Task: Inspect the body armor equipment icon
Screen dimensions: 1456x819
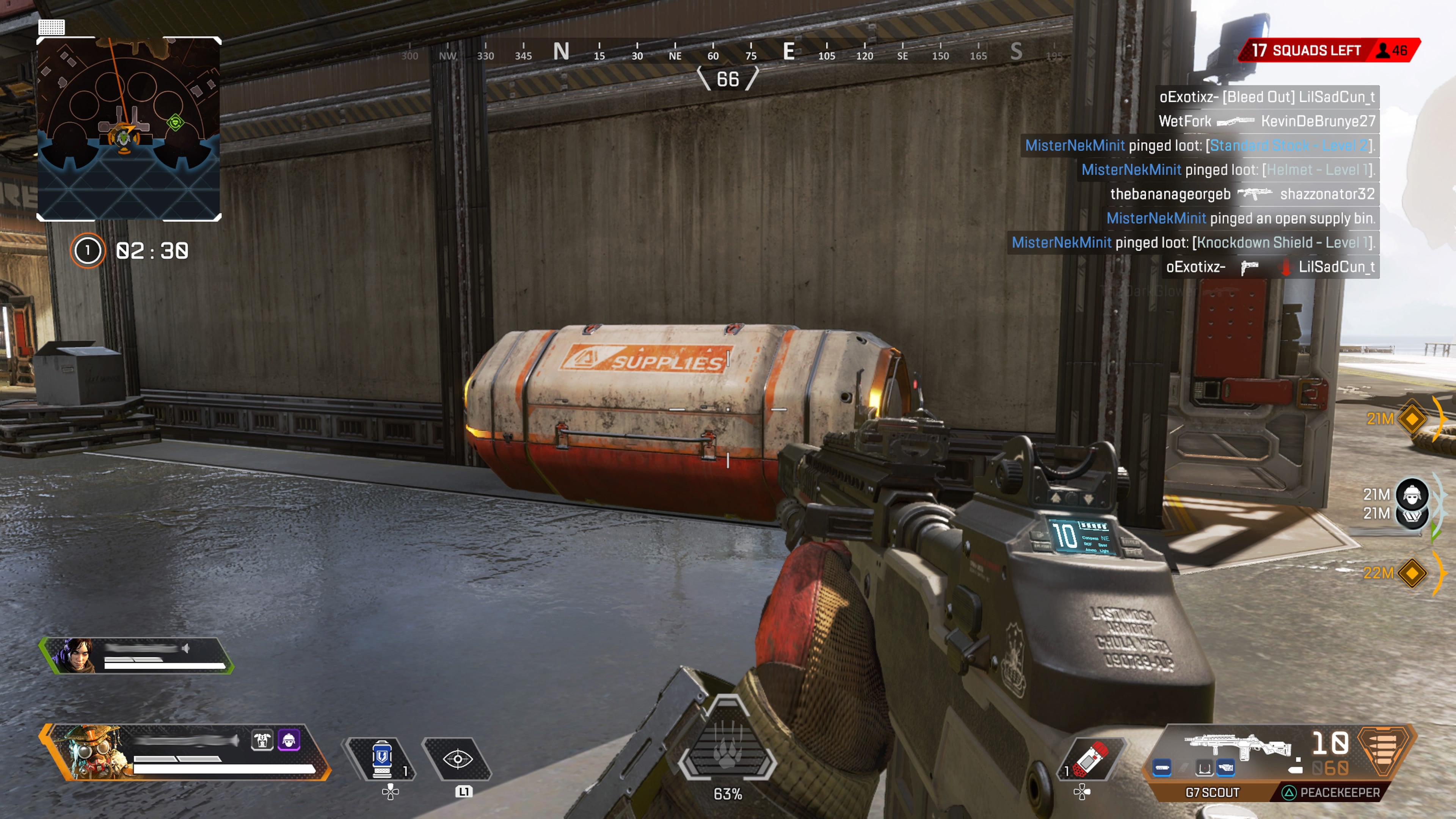Action: tap(262, 740)
